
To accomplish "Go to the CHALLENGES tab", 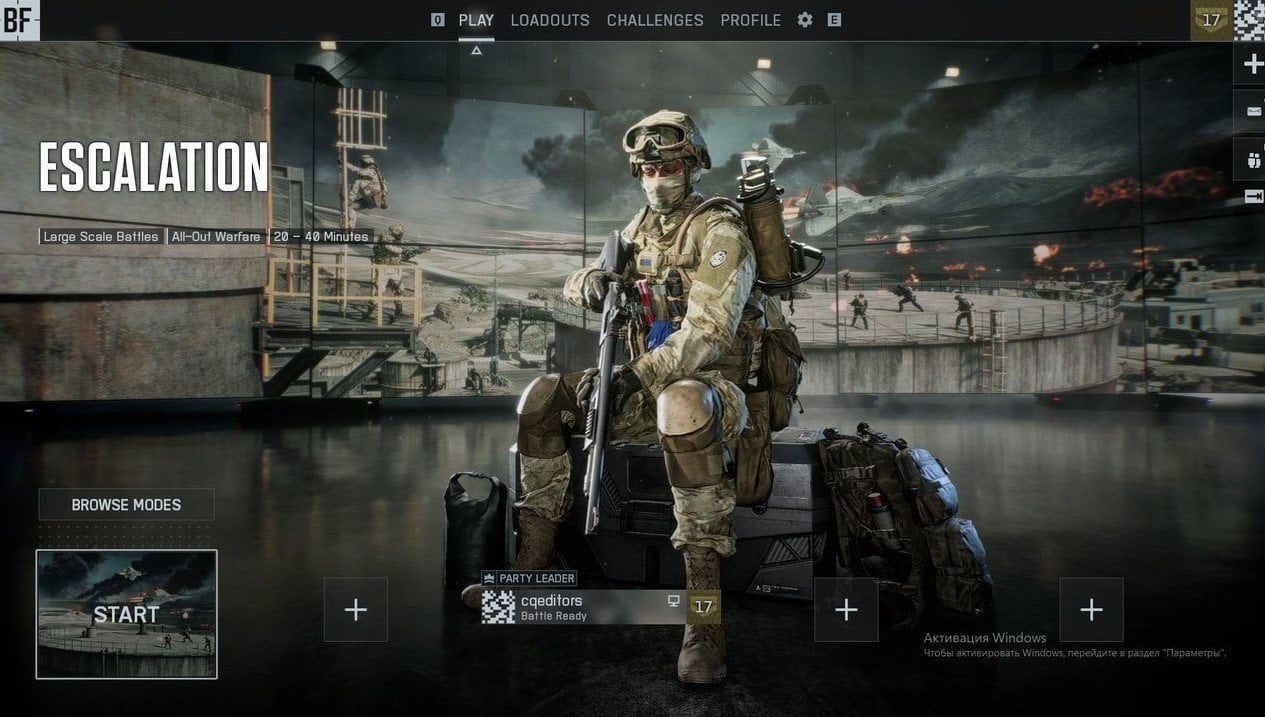I will [x=655, y=20].
